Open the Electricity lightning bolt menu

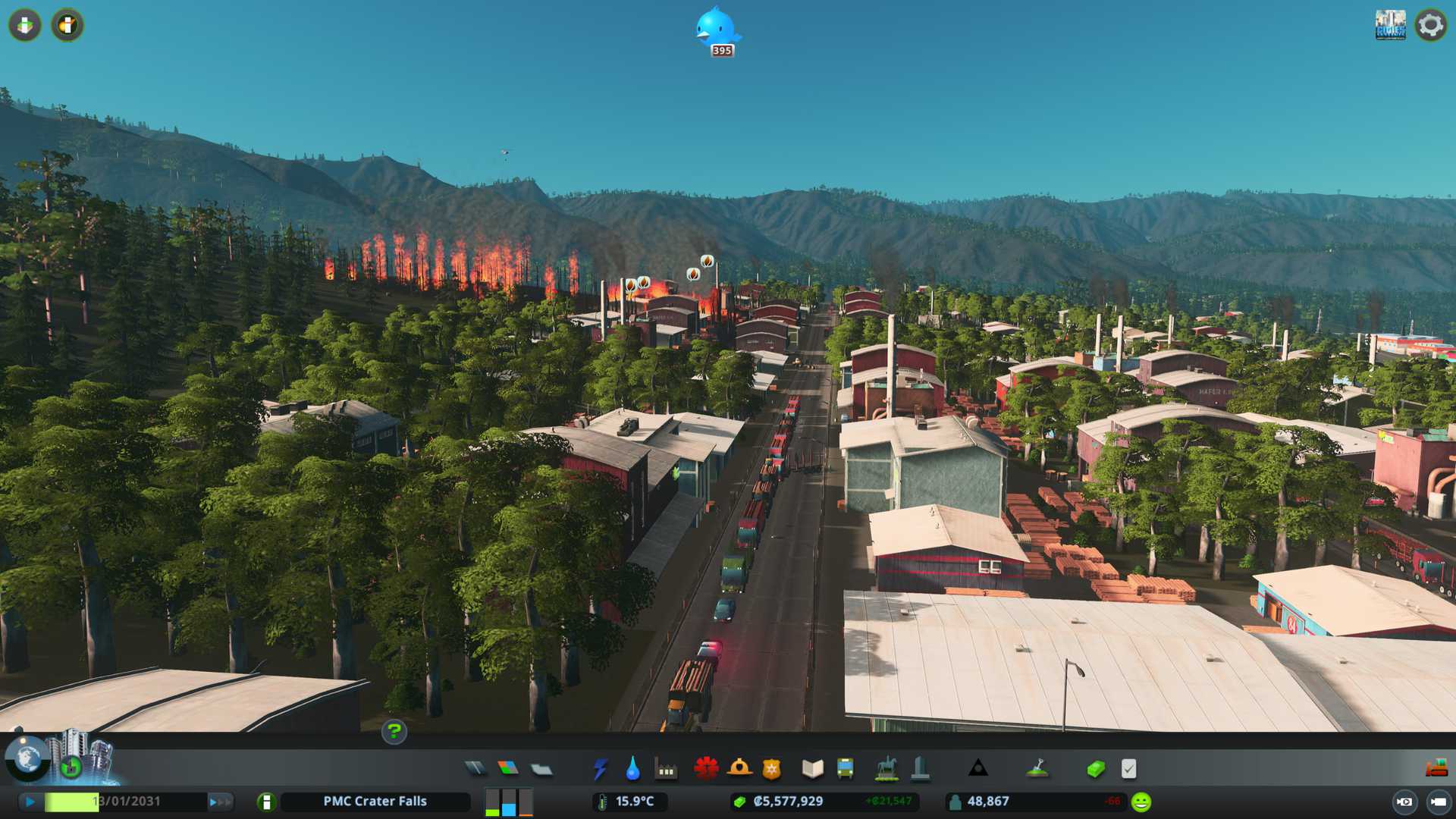click(x=600, y=769)
